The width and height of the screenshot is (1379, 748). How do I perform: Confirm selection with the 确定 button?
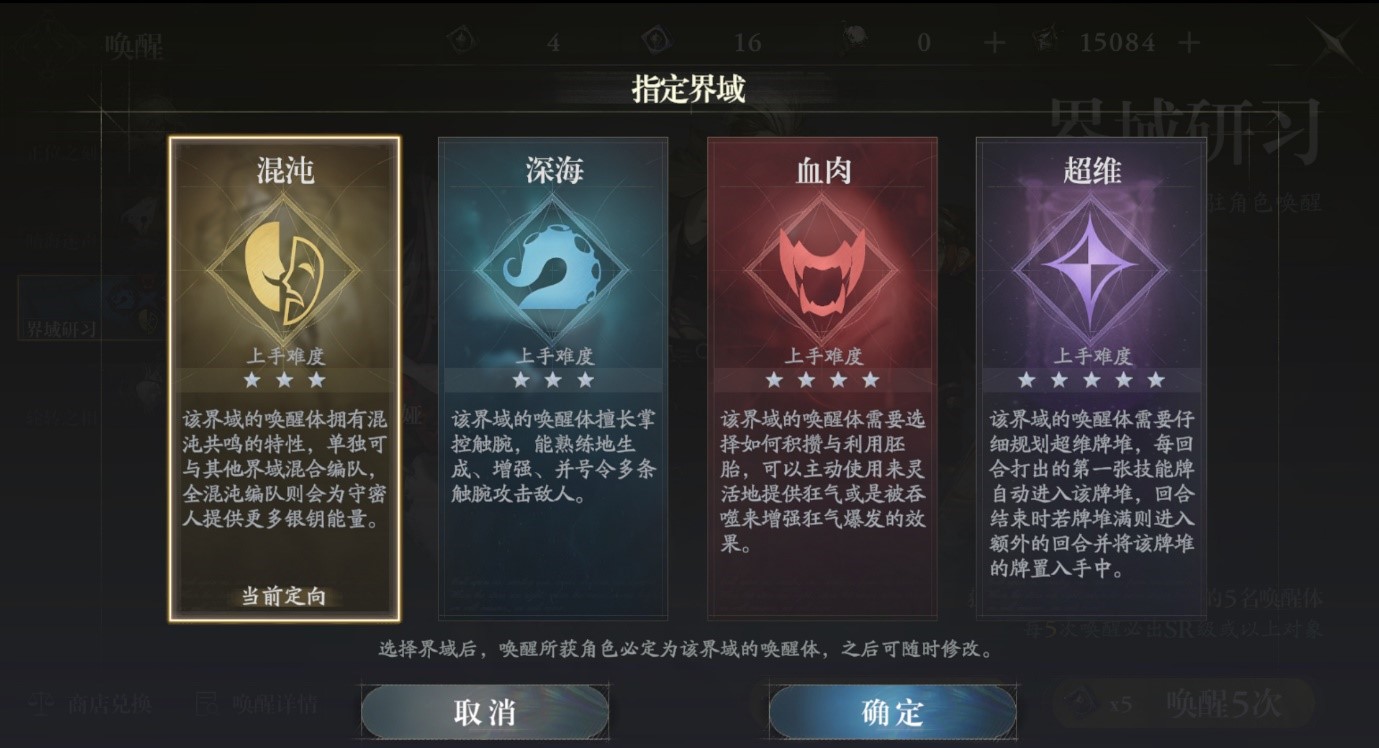coord(893,710)
